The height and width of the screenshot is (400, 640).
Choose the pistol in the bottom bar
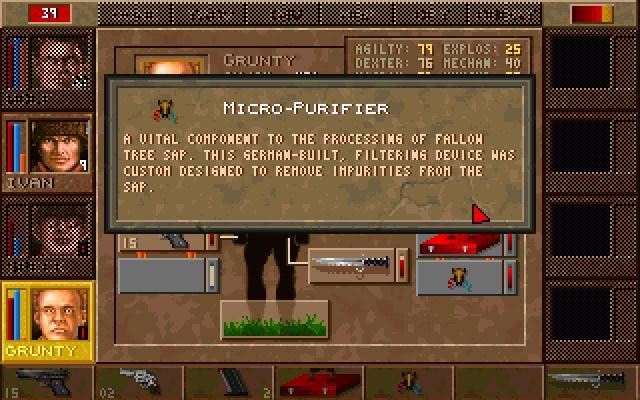tap(47, 382)
